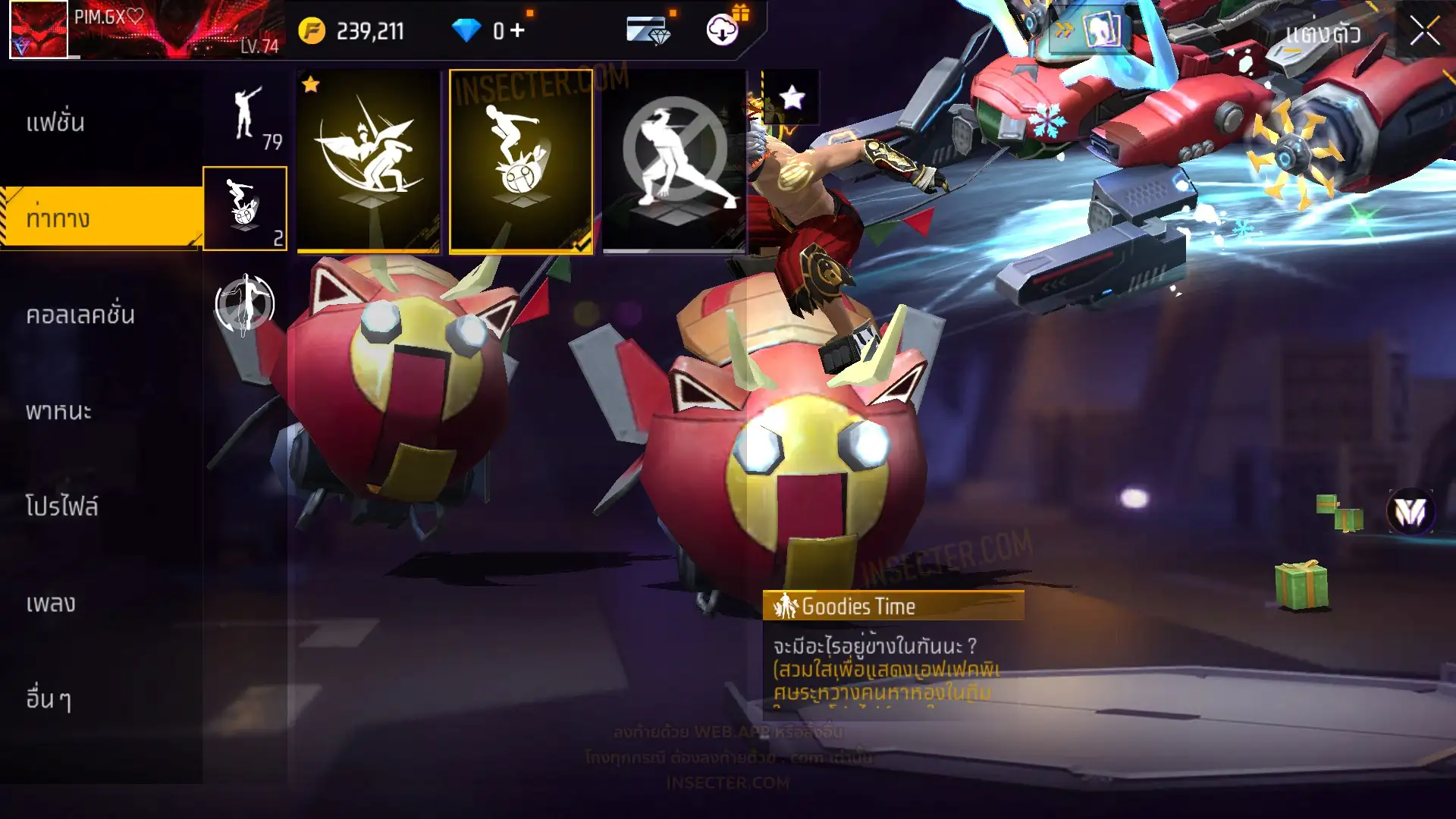Screen dimensions: 1456x819
Task: Open the diamond card top-up icon
Action: [648, 30]
